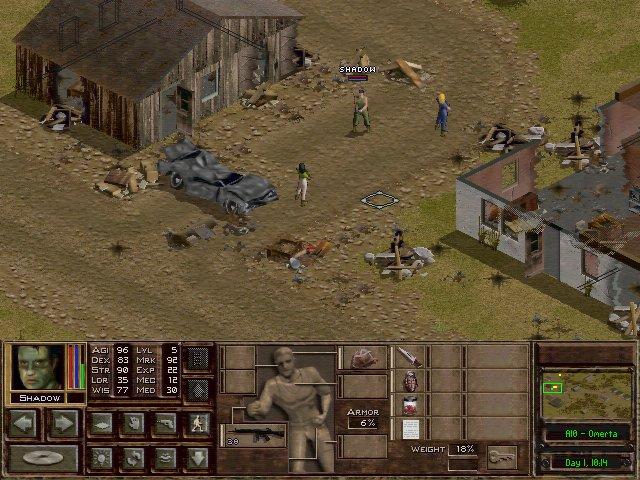Click the top square button beside the stats
Image resolution: width=640 pixels, height=480 pixels.
[x=199, y=359]
